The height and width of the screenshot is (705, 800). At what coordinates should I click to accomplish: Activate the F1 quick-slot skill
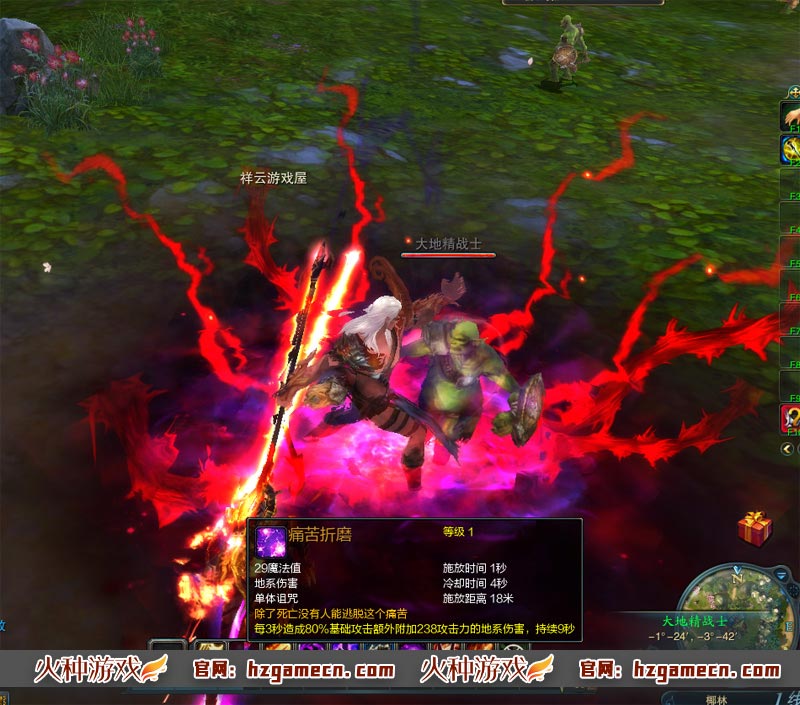click(790, 116)
